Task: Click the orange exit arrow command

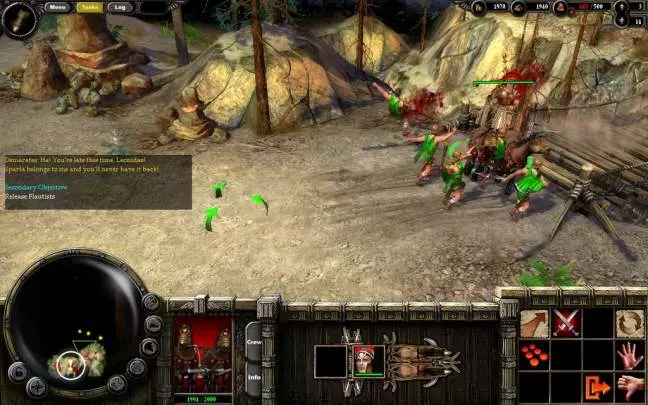Action: click(x=598, y=387)
